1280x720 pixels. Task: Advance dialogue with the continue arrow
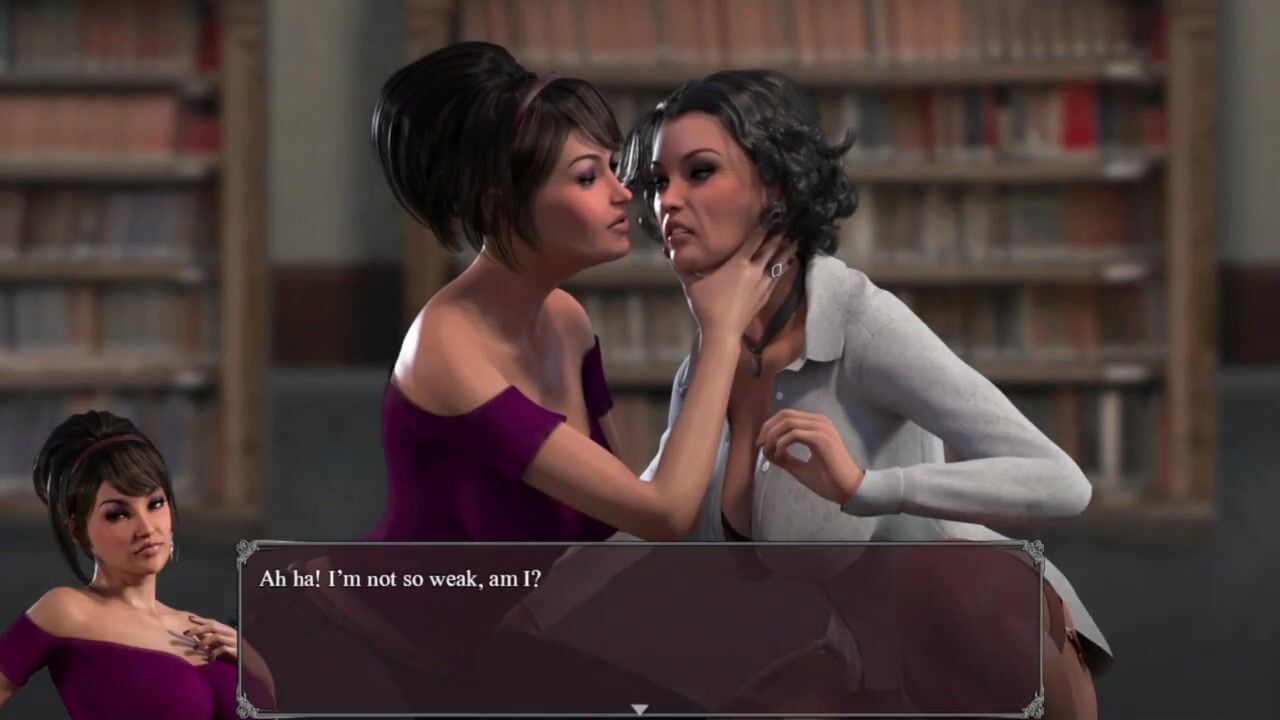(x=639, y=709)
